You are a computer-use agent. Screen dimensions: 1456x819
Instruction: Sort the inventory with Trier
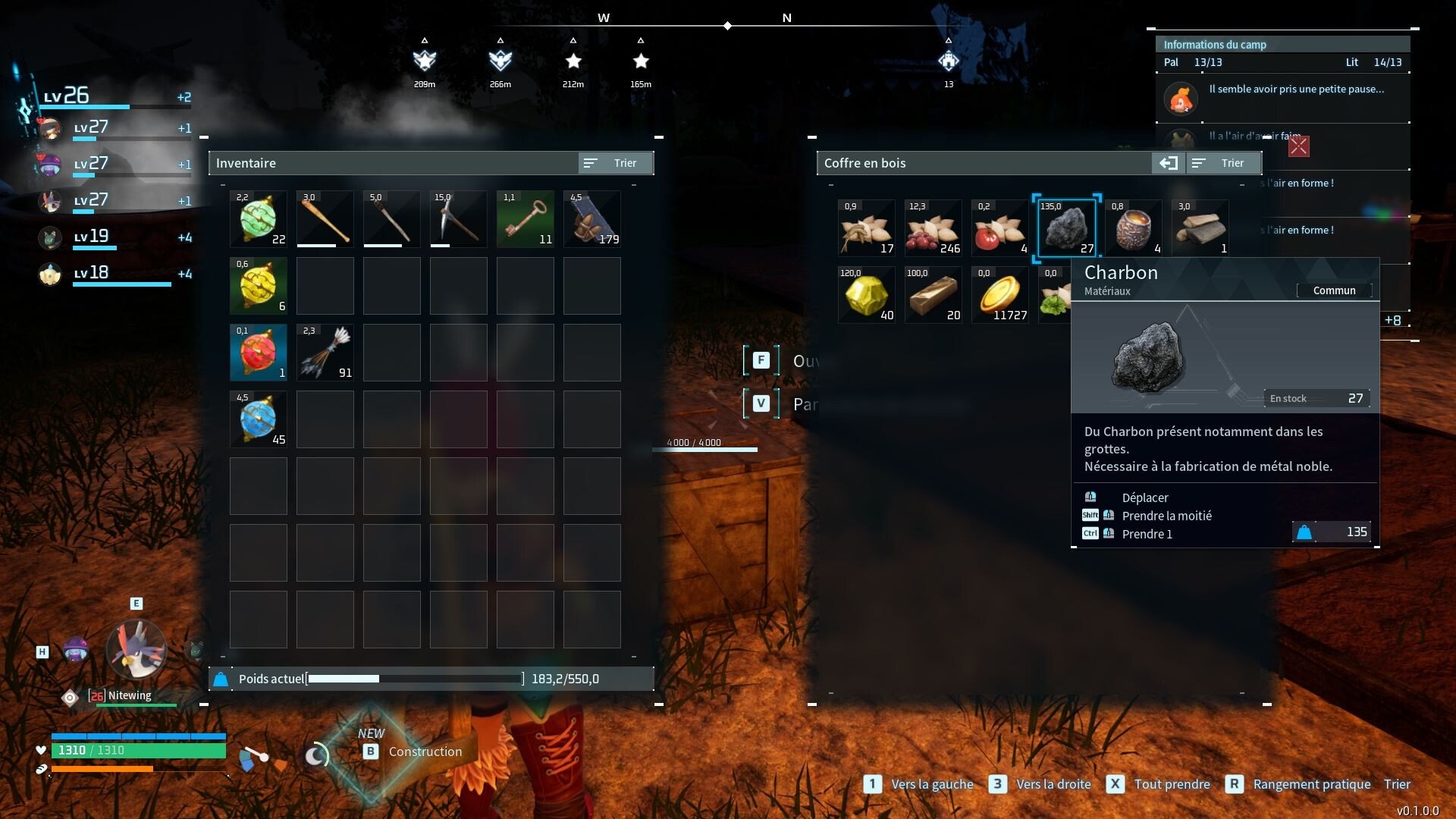tap(615, 163)
